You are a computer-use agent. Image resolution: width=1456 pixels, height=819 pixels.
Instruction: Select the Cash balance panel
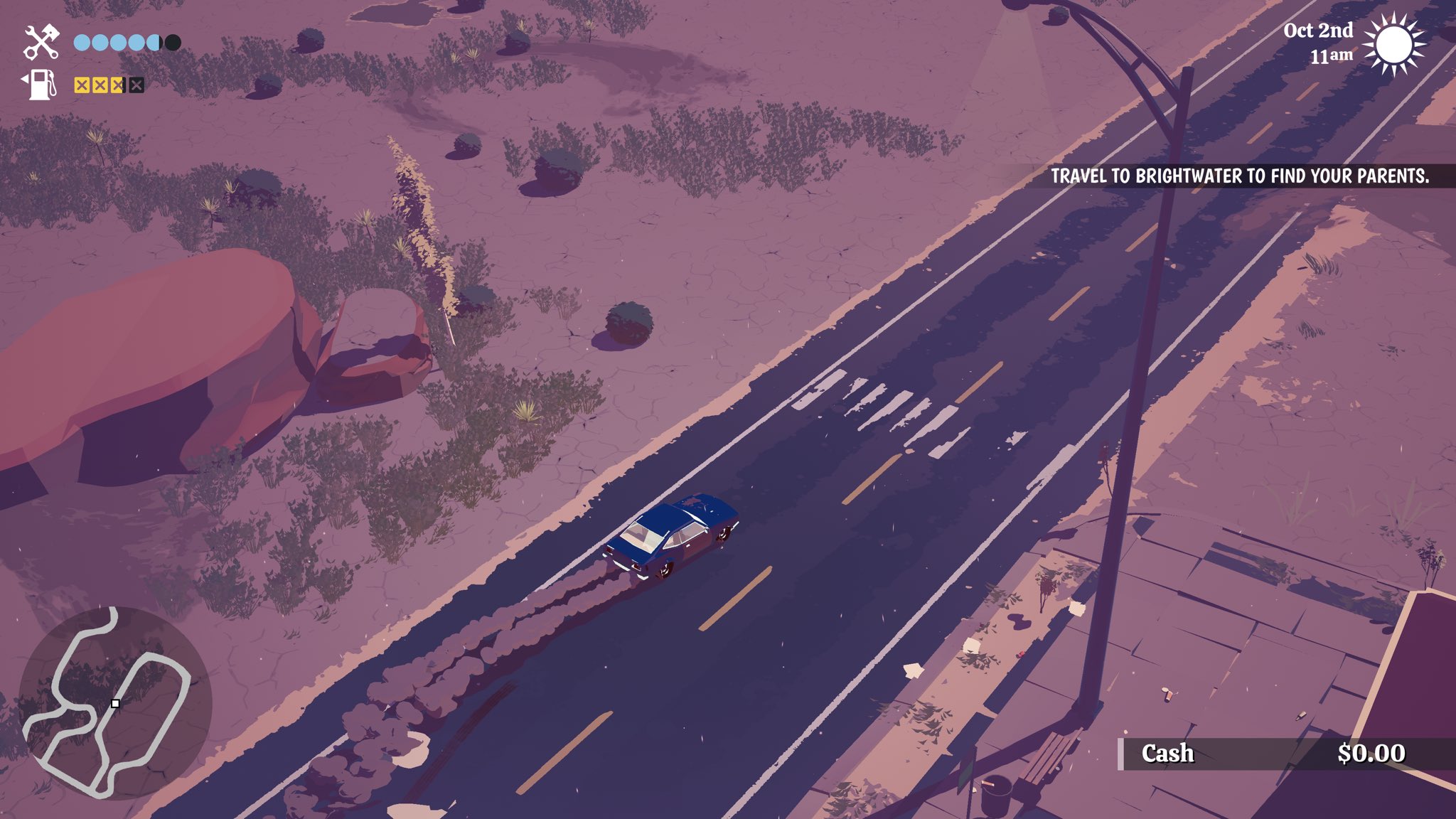[1273, 754]
